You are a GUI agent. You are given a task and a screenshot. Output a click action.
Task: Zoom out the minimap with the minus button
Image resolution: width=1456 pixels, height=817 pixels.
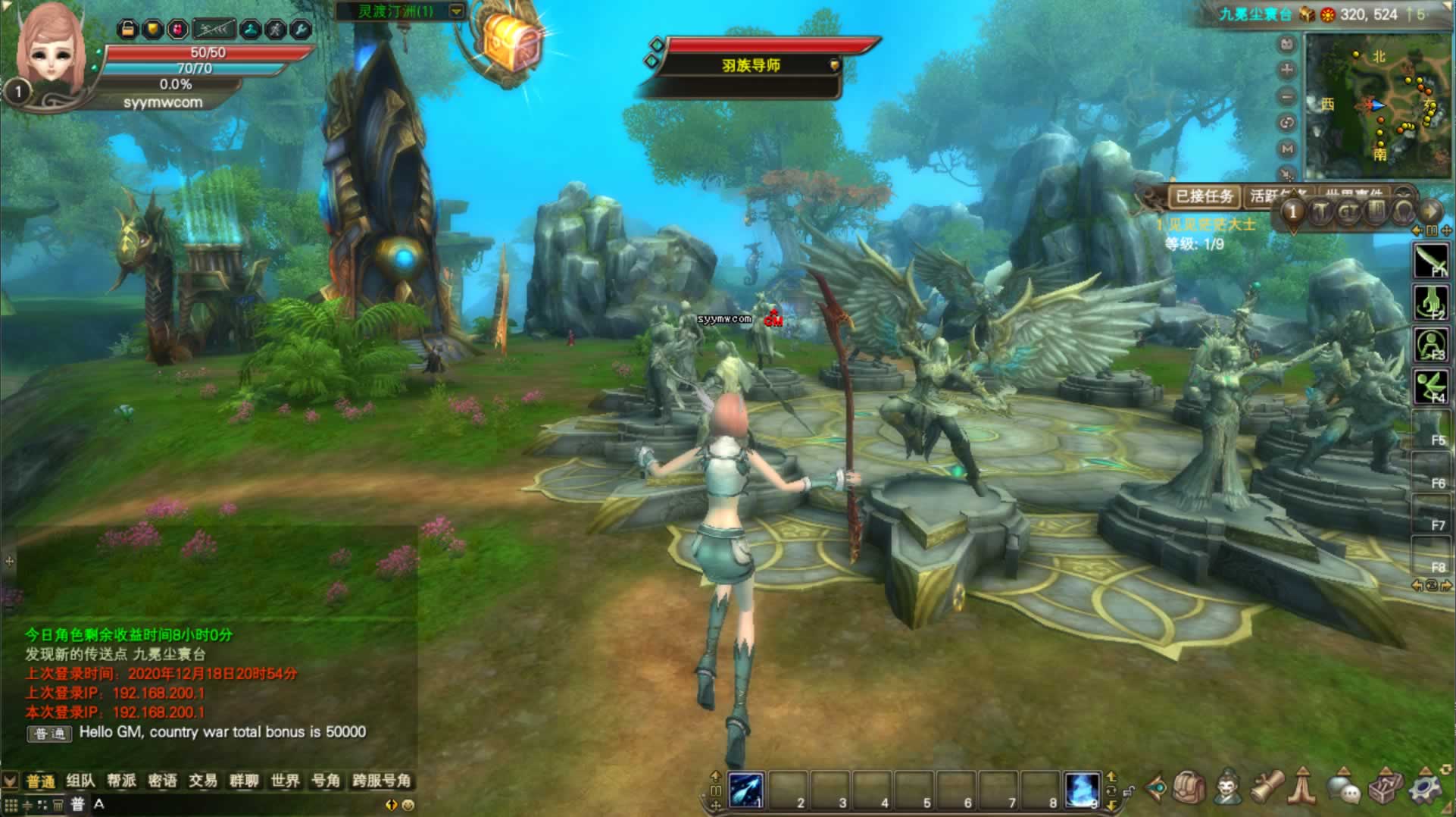tap(1286, 97)
